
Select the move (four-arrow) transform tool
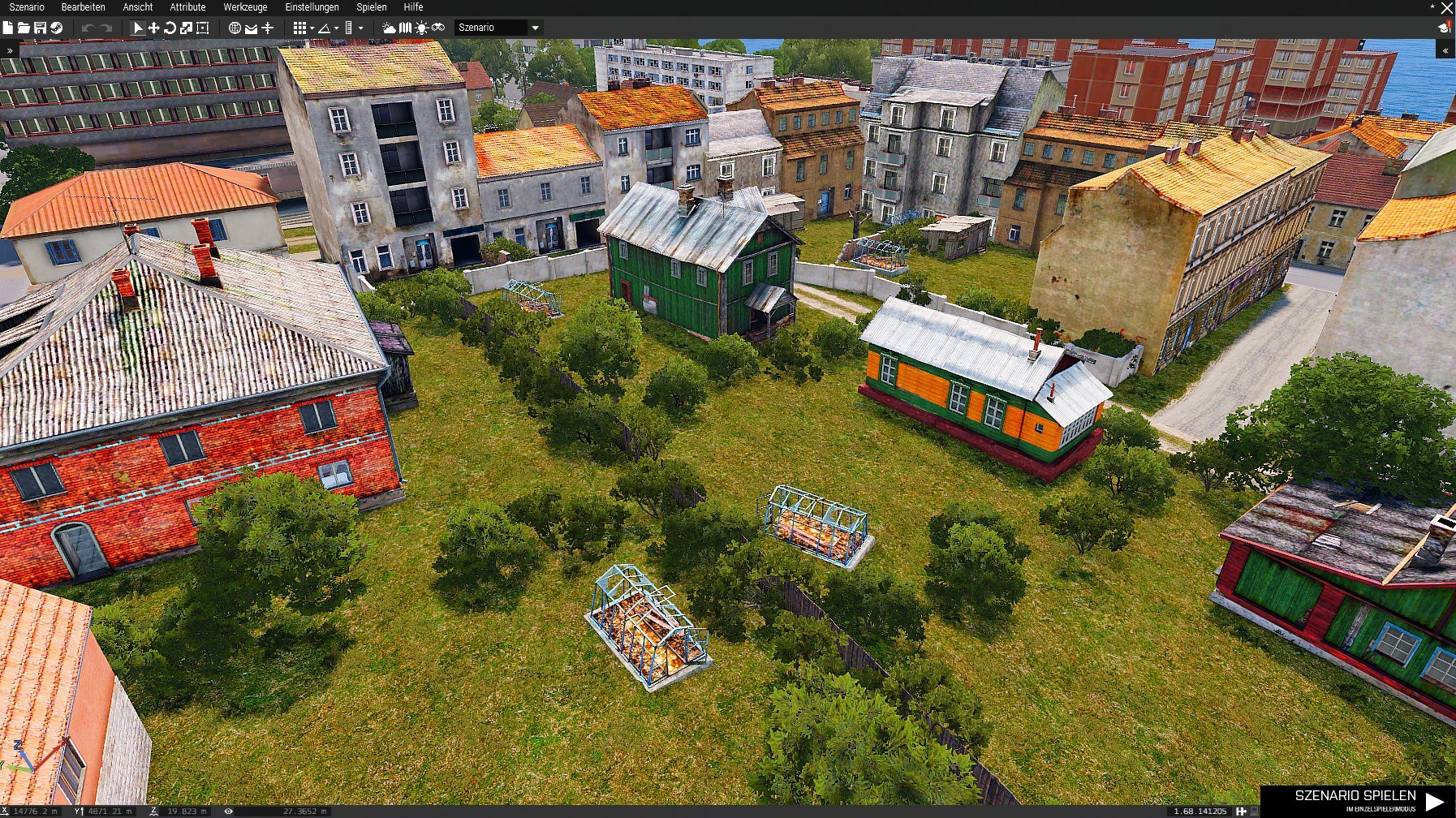coord(153,28)
